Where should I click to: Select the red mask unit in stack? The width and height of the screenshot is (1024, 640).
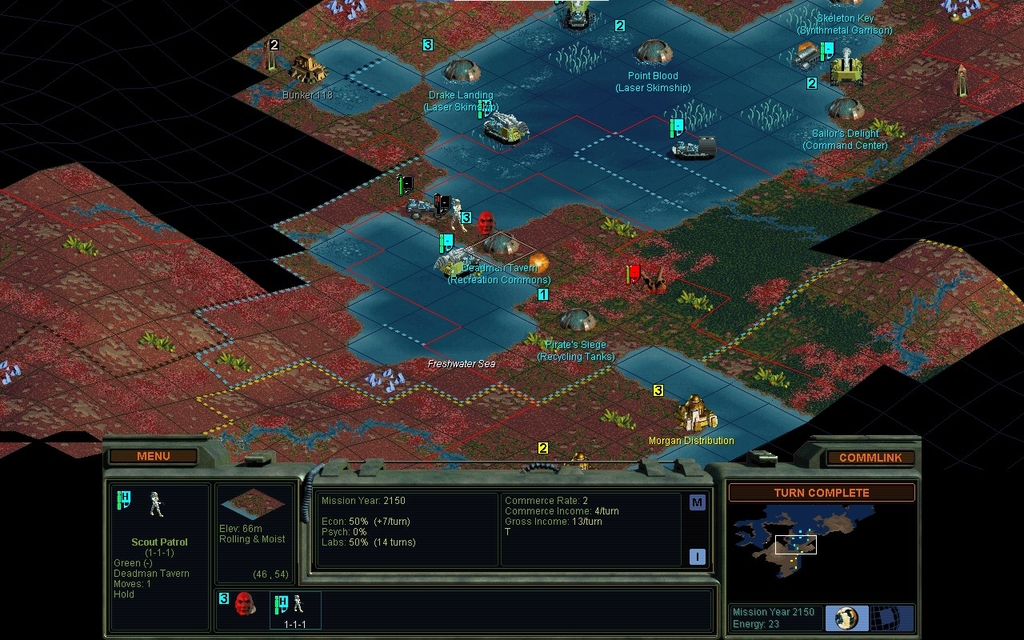[244, 603]
